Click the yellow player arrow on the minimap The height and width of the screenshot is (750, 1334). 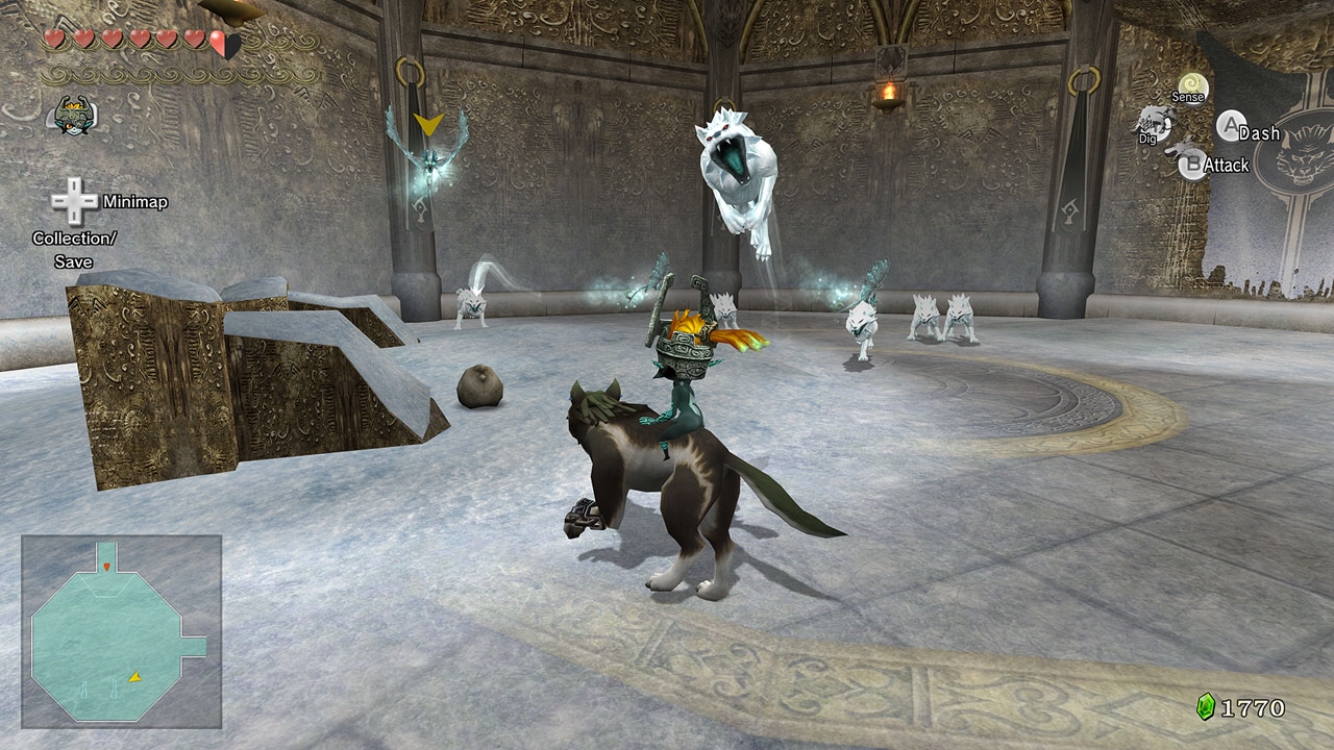click(x=134, y=677)
